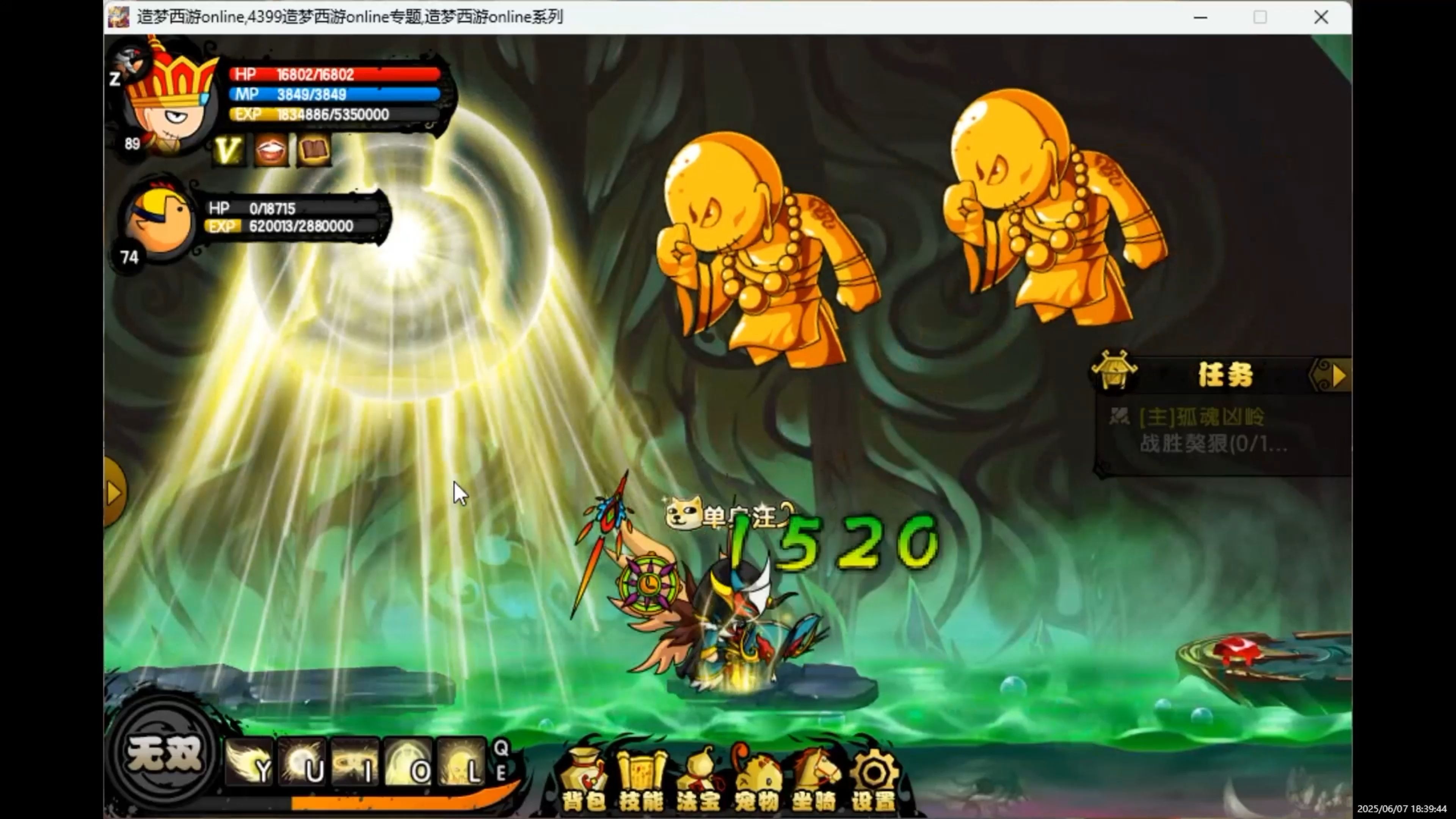Click the golden V VIP icon
The width and height of the screenshot is (1456, 819).
[228, 151]
